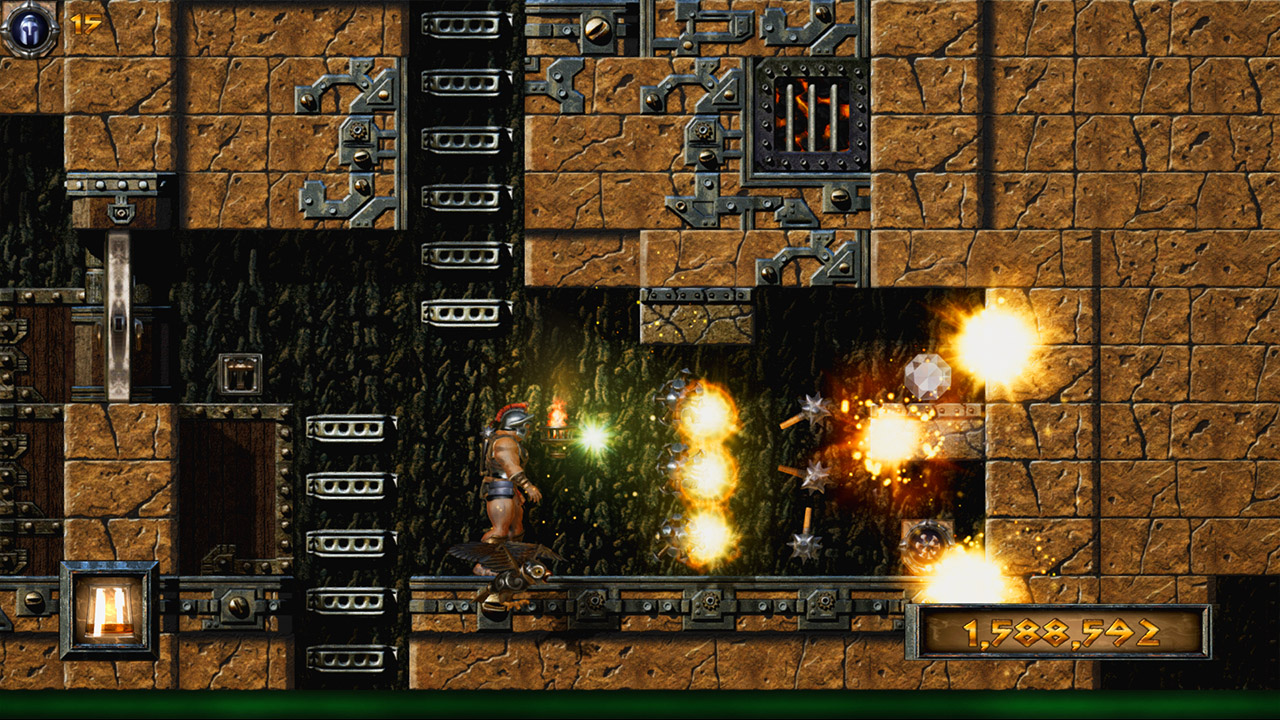Click the white diamond gem pickup
Image resolution: width=1280 pixels, height=720 pixels.
tap(929, 377)
